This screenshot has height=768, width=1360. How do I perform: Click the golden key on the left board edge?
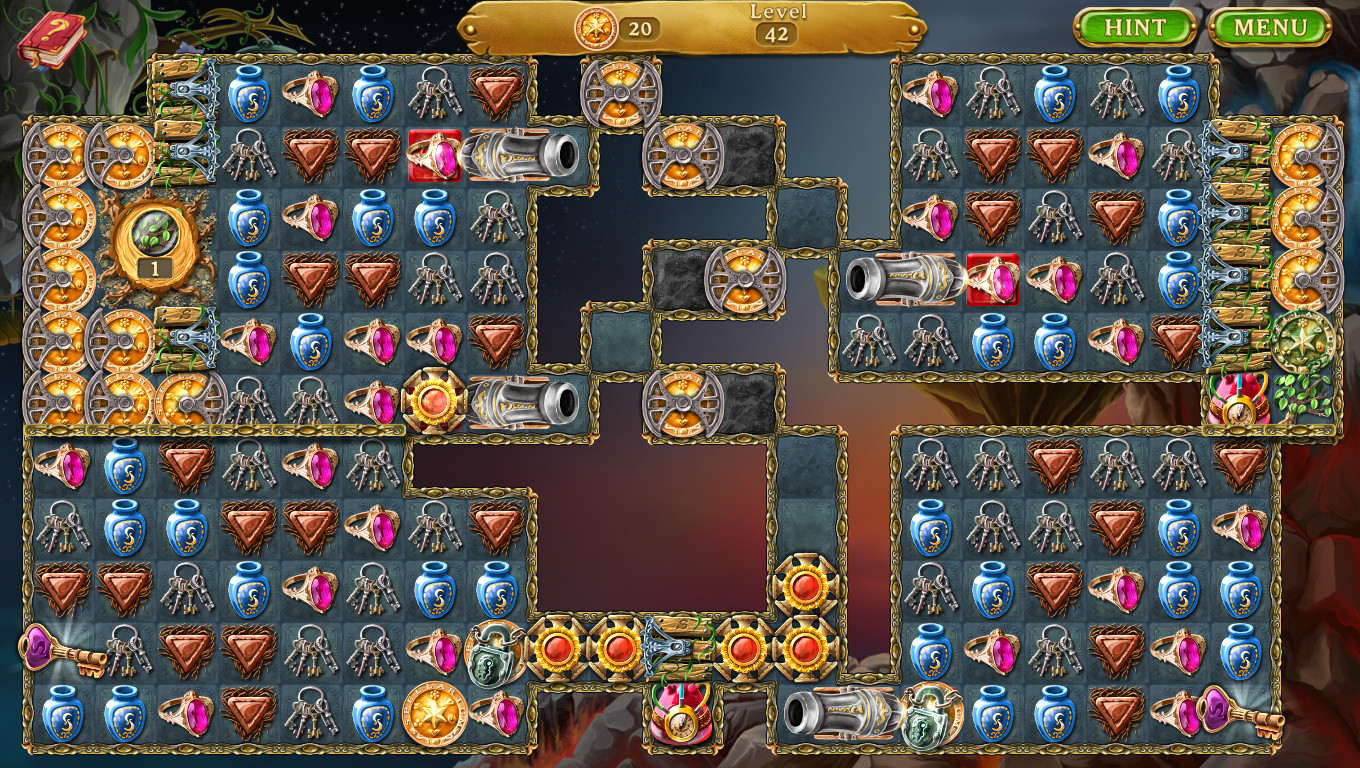click(x=60, y=650)
